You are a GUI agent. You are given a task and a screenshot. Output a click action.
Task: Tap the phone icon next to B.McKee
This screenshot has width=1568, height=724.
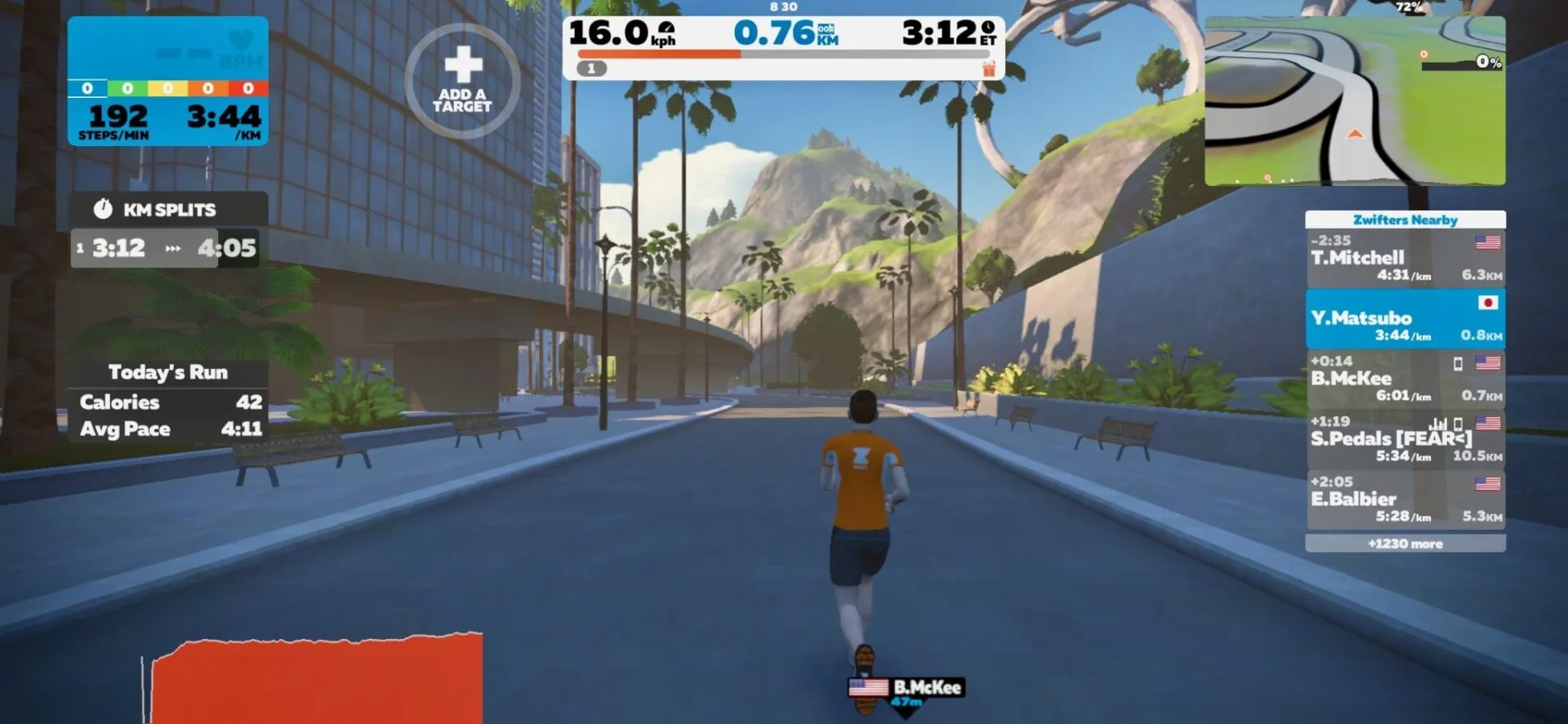click(x=1459, y=366)
